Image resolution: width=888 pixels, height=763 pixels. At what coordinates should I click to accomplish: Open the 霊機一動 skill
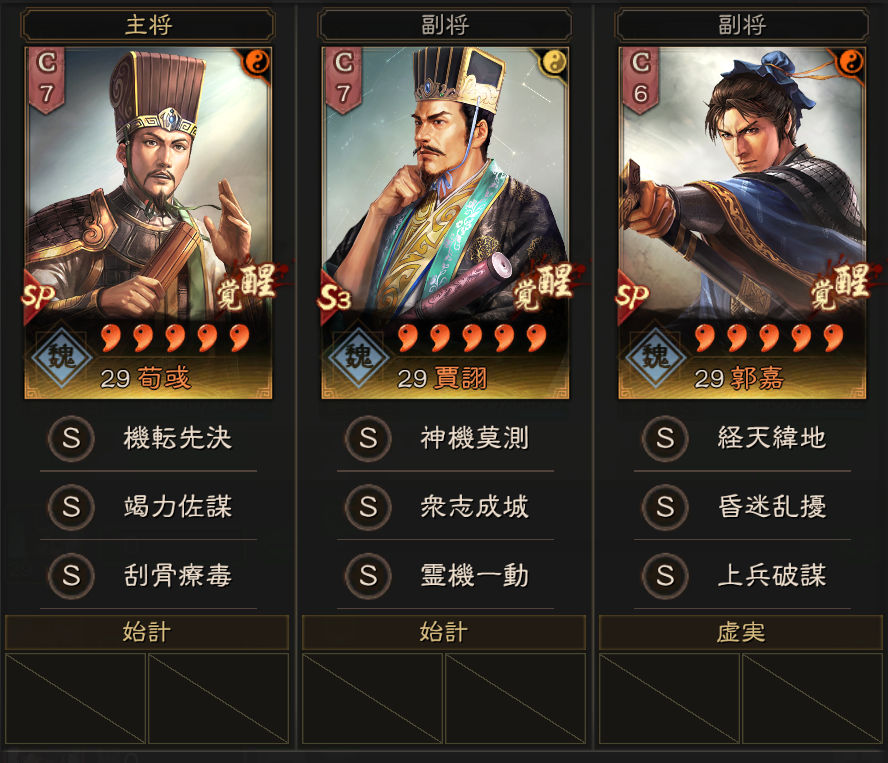click(x=445, y=576)
